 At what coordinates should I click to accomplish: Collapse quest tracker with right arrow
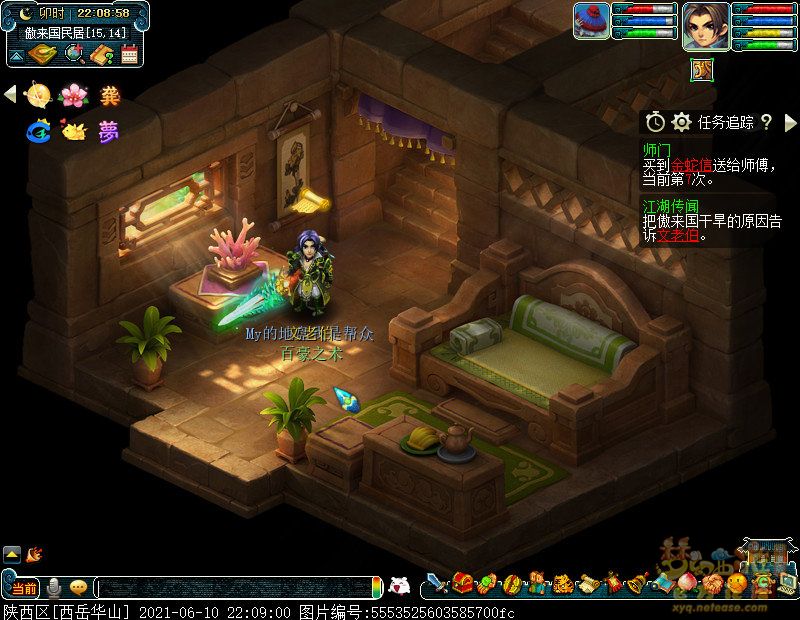point(790,122)
